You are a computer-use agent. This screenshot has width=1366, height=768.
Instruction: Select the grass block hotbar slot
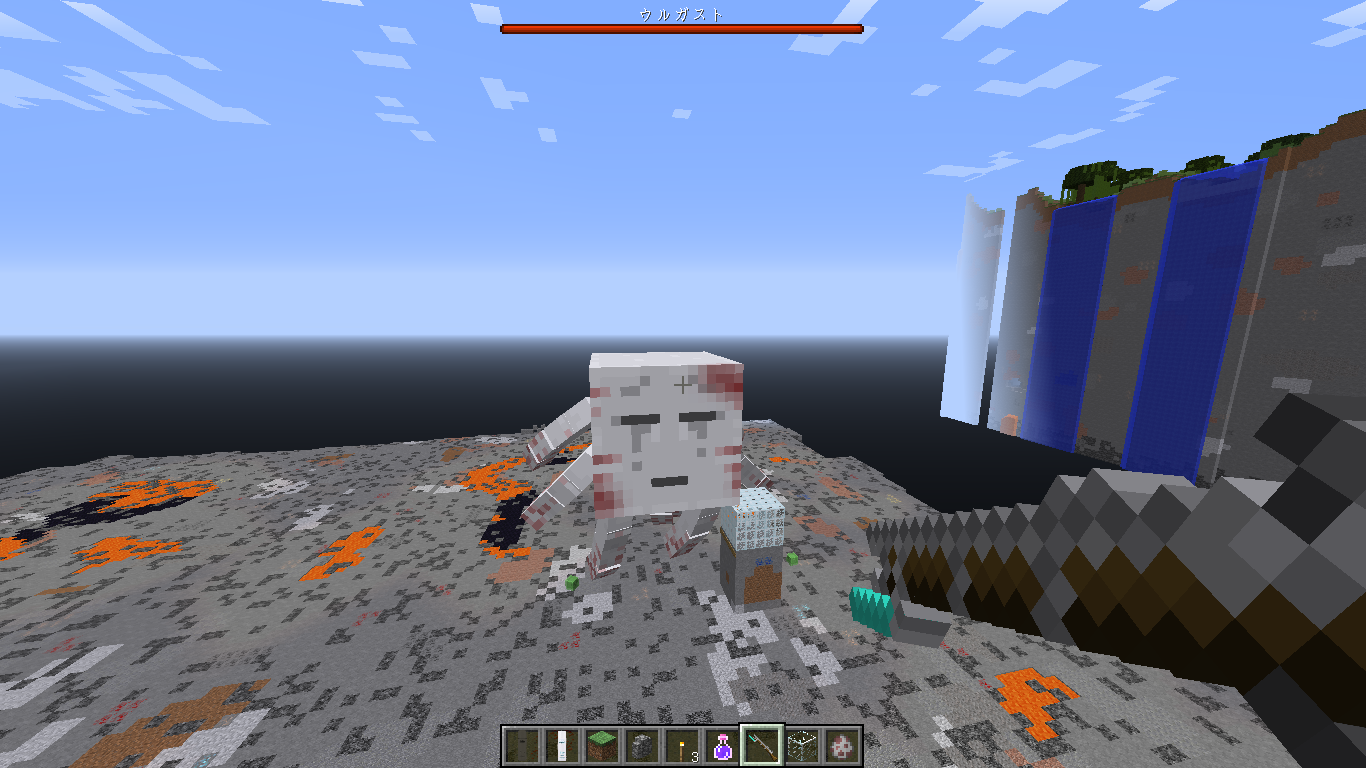tap(602, 745)
